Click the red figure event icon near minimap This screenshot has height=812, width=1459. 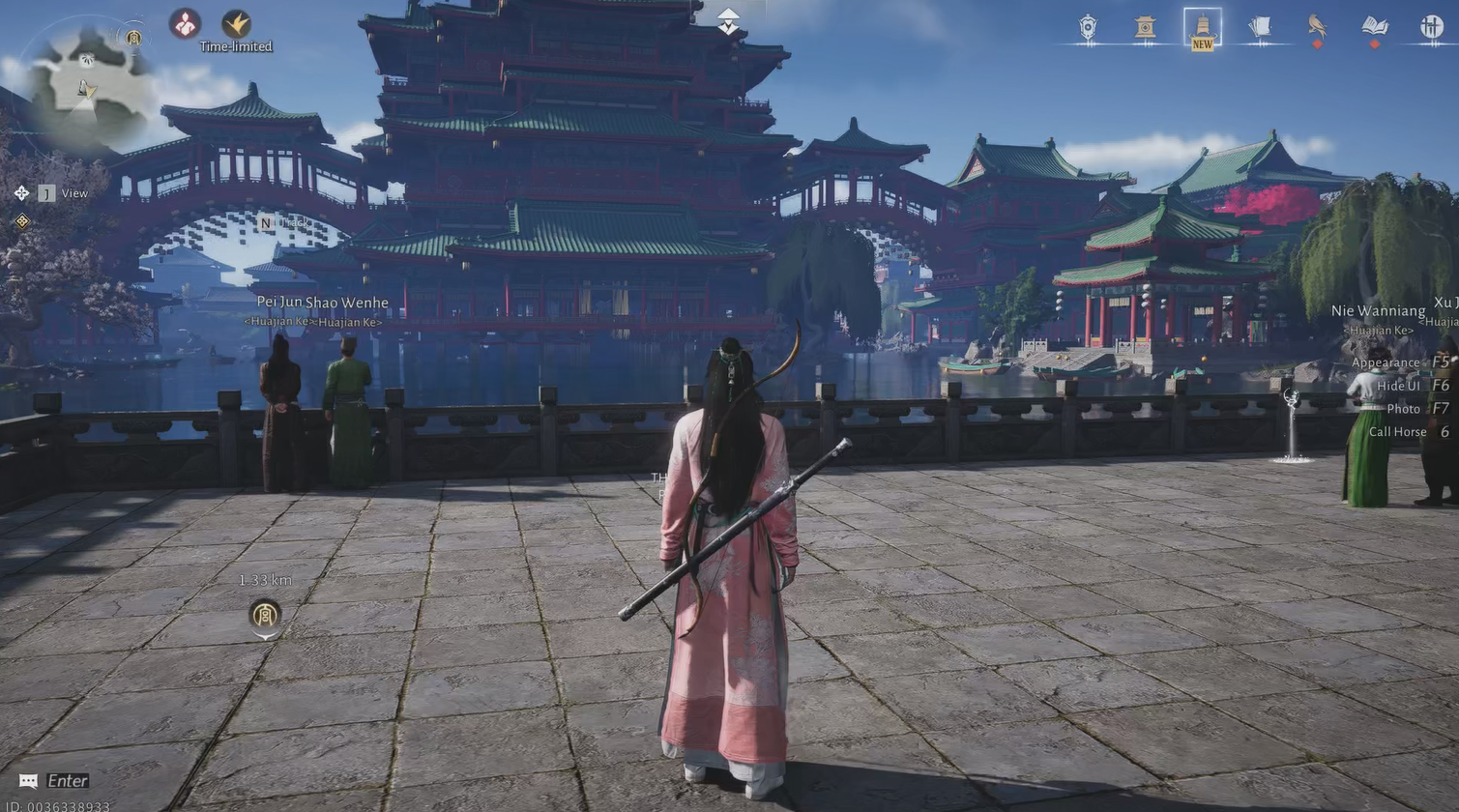(x=184, y=24)
